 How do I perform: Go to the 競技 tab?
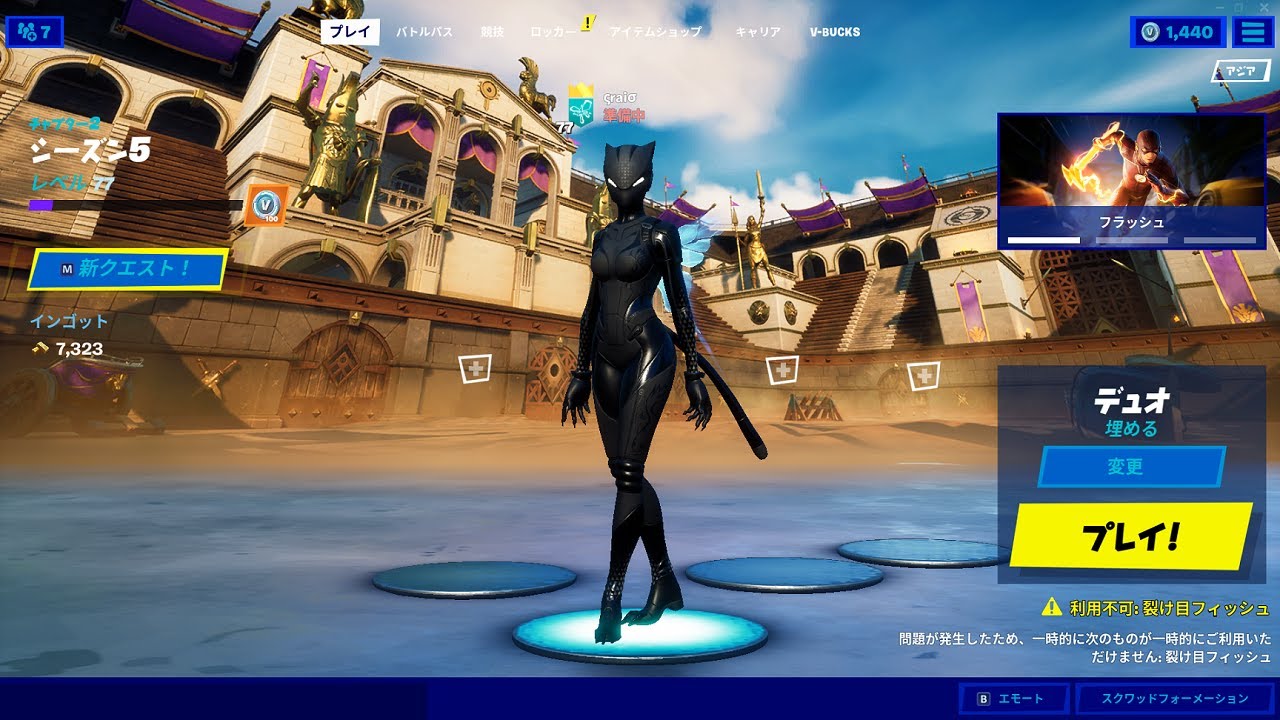click(492, 32)
